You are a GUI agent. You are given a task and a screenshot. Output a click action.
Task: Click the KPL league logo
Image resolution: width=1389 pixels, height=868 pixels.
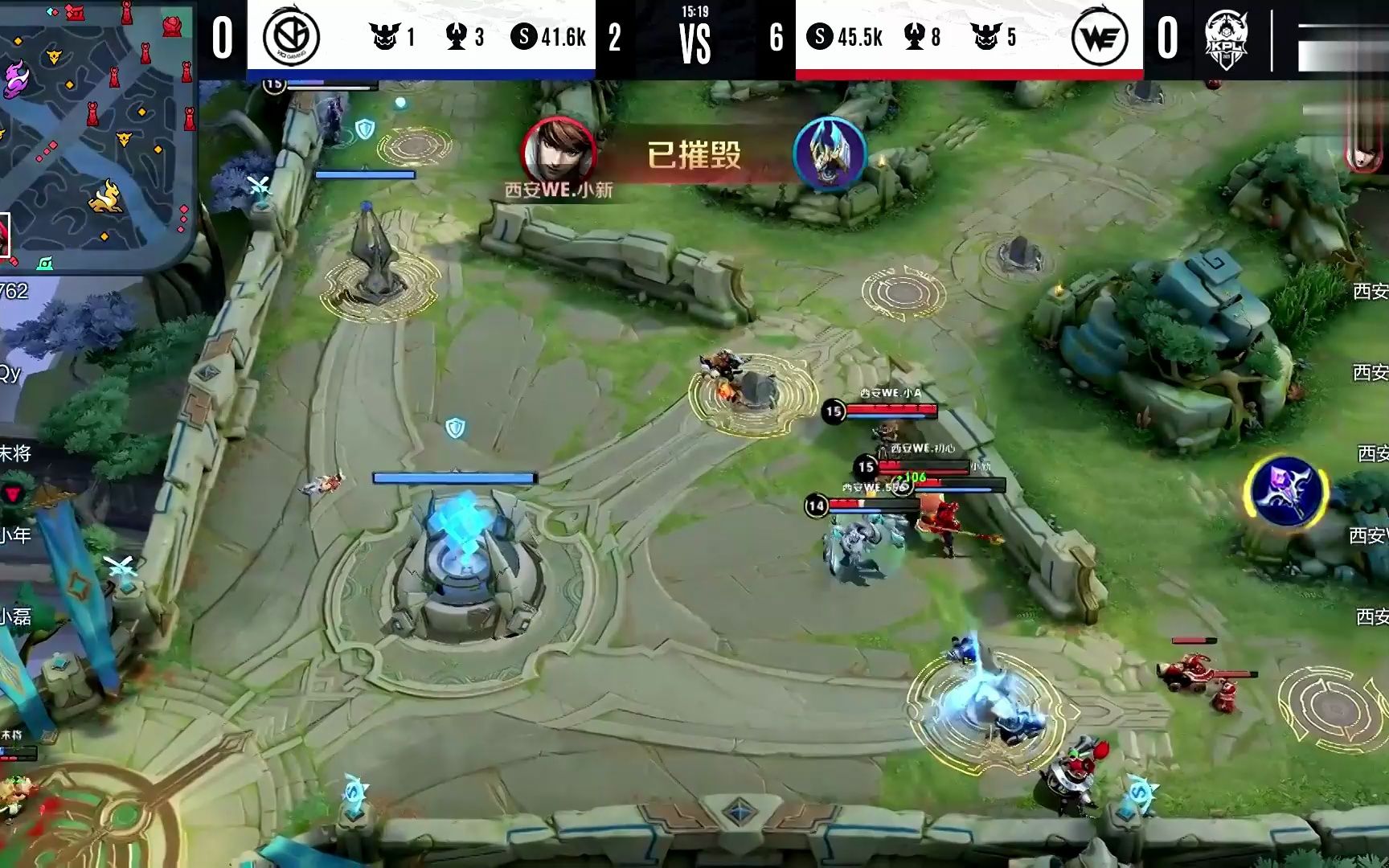[x=1224, y=40]
